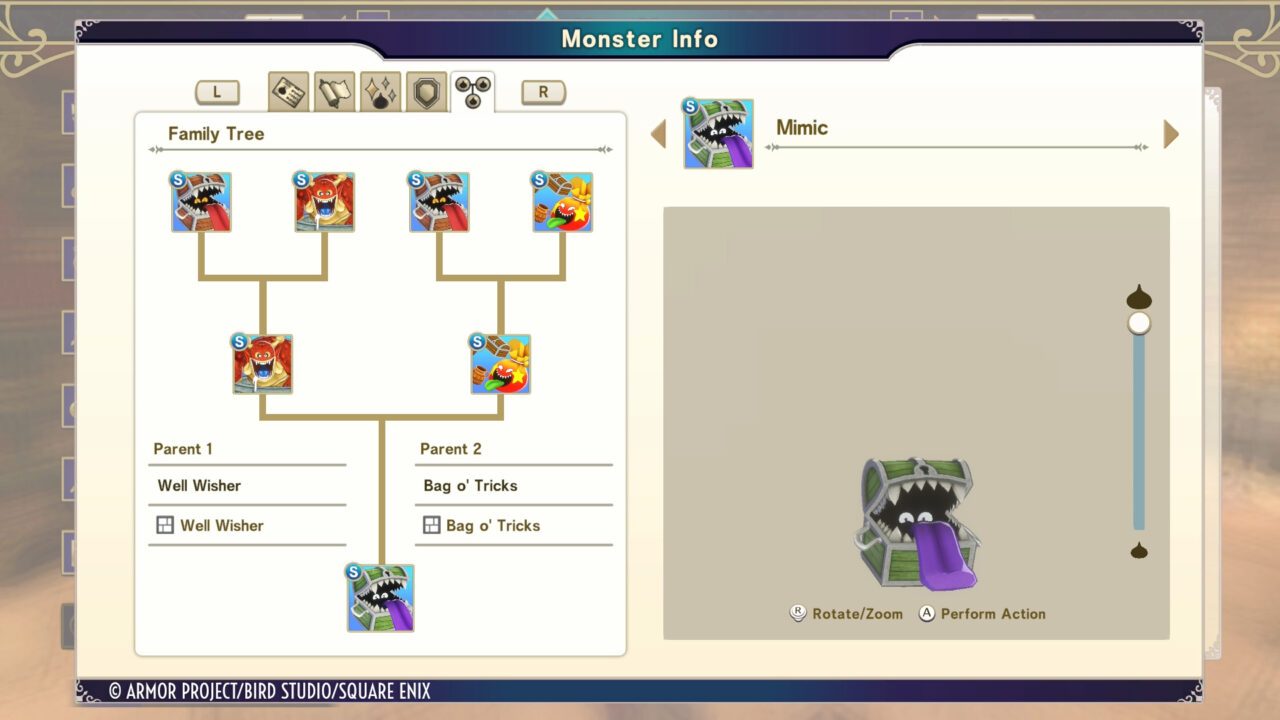Screen dimensions: 1280x720
Task: Click the Mimic portrait beside the name
Action: [718, 133]
